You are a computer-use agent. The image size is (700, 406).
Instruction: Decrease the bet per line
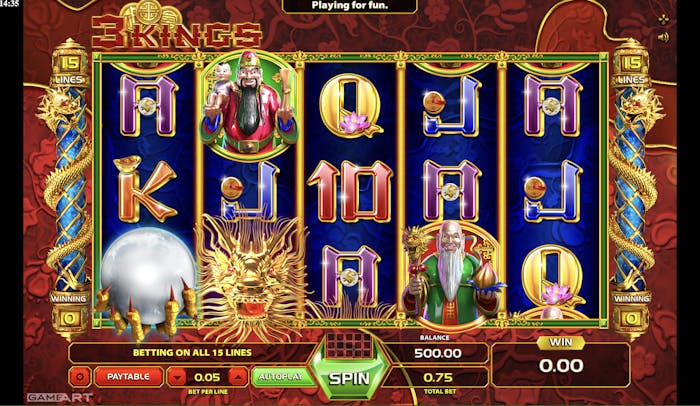tap(177, 377)
